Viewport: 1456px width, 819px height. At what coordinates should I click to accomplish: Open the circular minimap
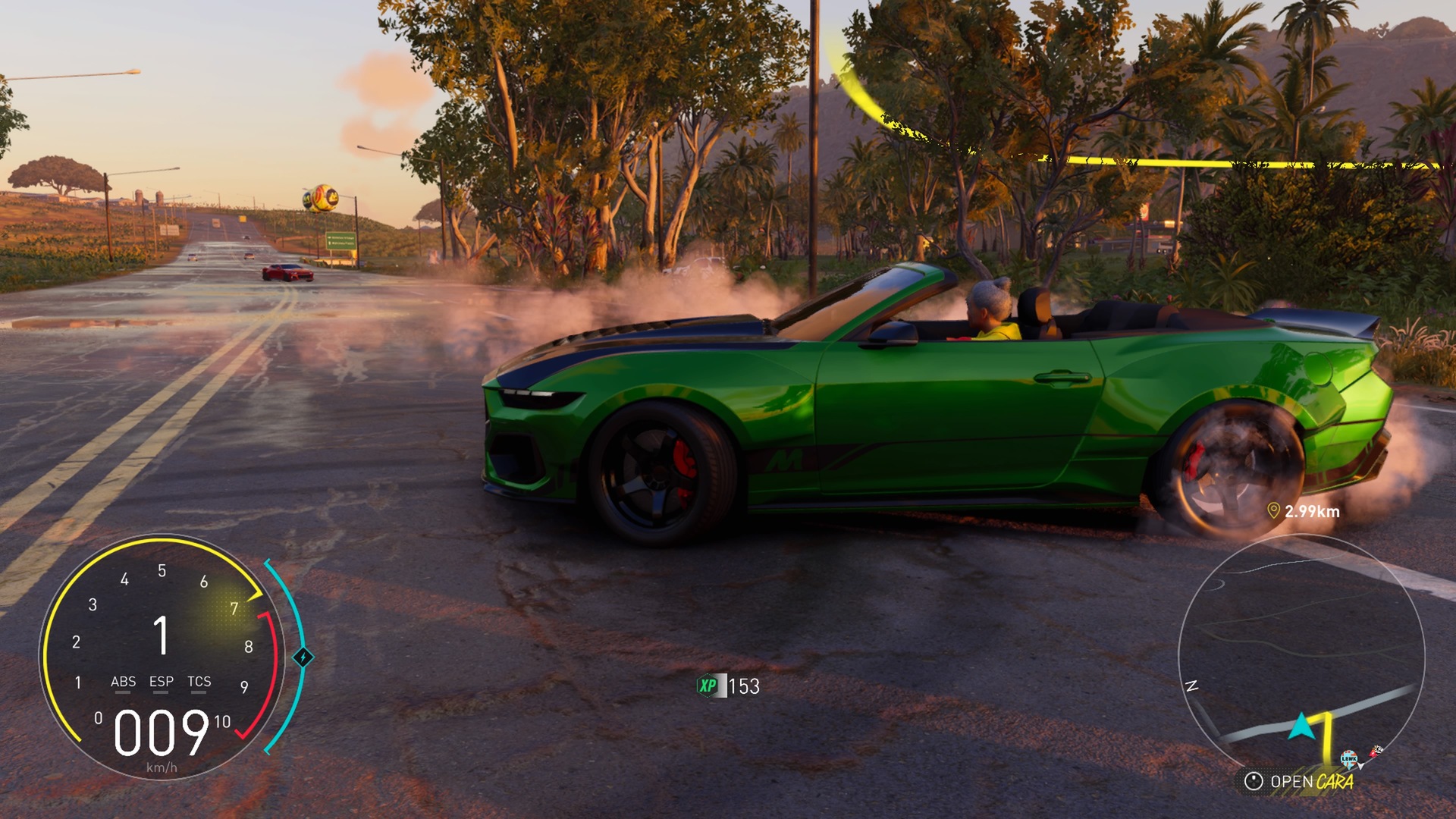click(1301, 652)
